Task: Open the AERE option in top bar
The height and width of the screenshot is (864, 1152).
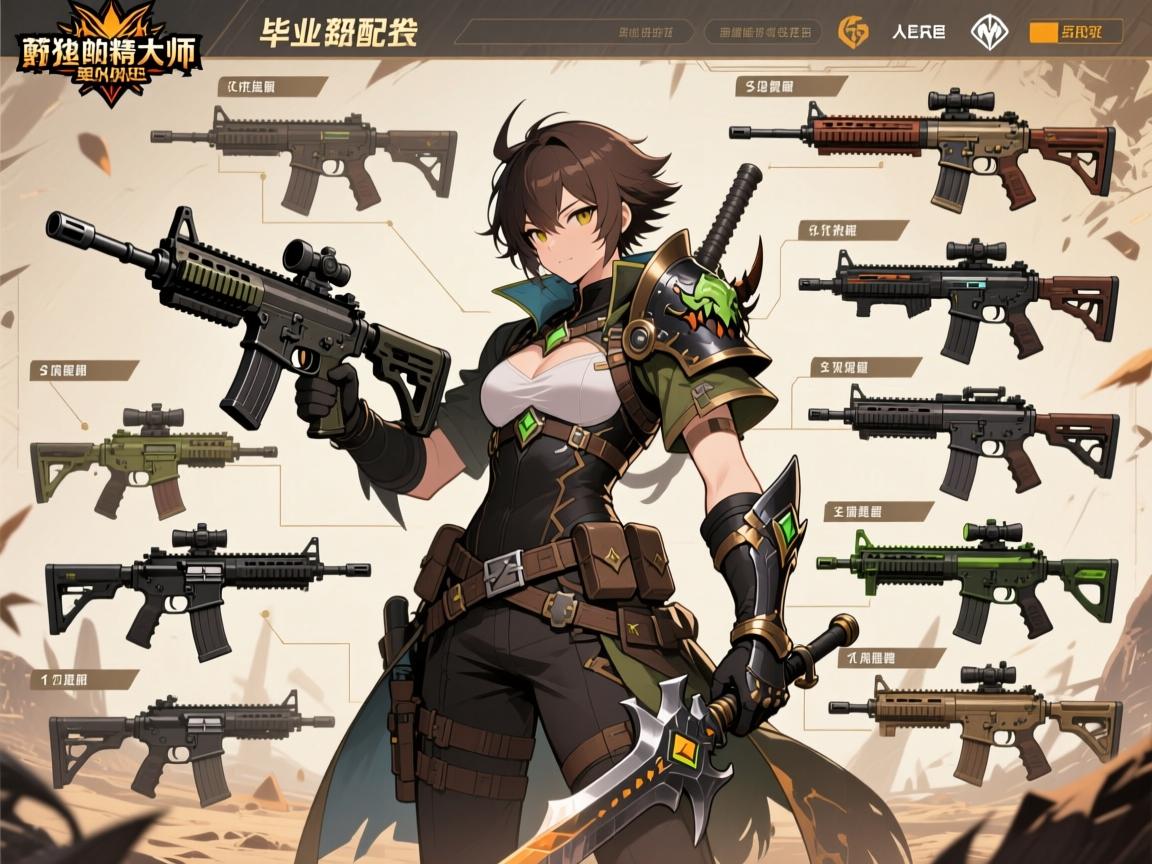Action: [918, 31]
